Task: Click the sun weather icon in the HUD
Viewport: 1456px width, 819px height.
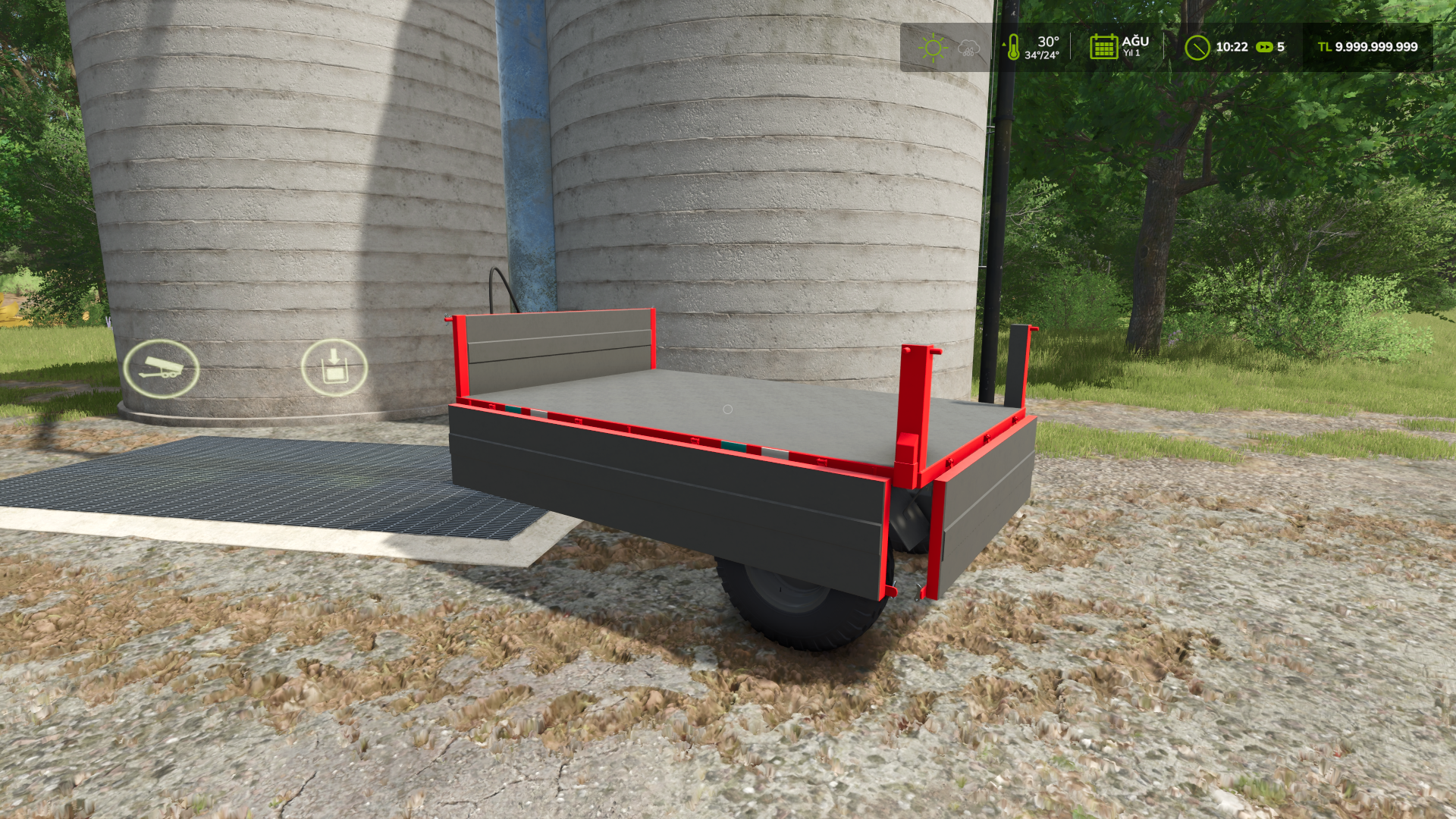Action: pyautogui.click(x=934, y=46)
